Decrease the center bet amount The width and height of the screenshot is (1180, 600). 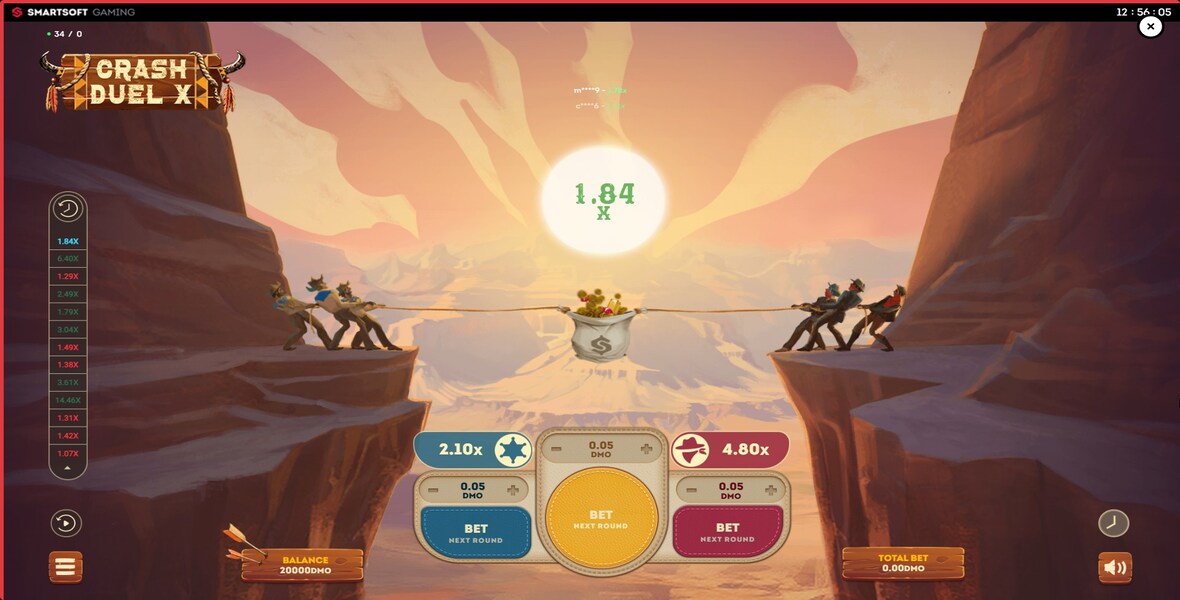coord(556,449)
